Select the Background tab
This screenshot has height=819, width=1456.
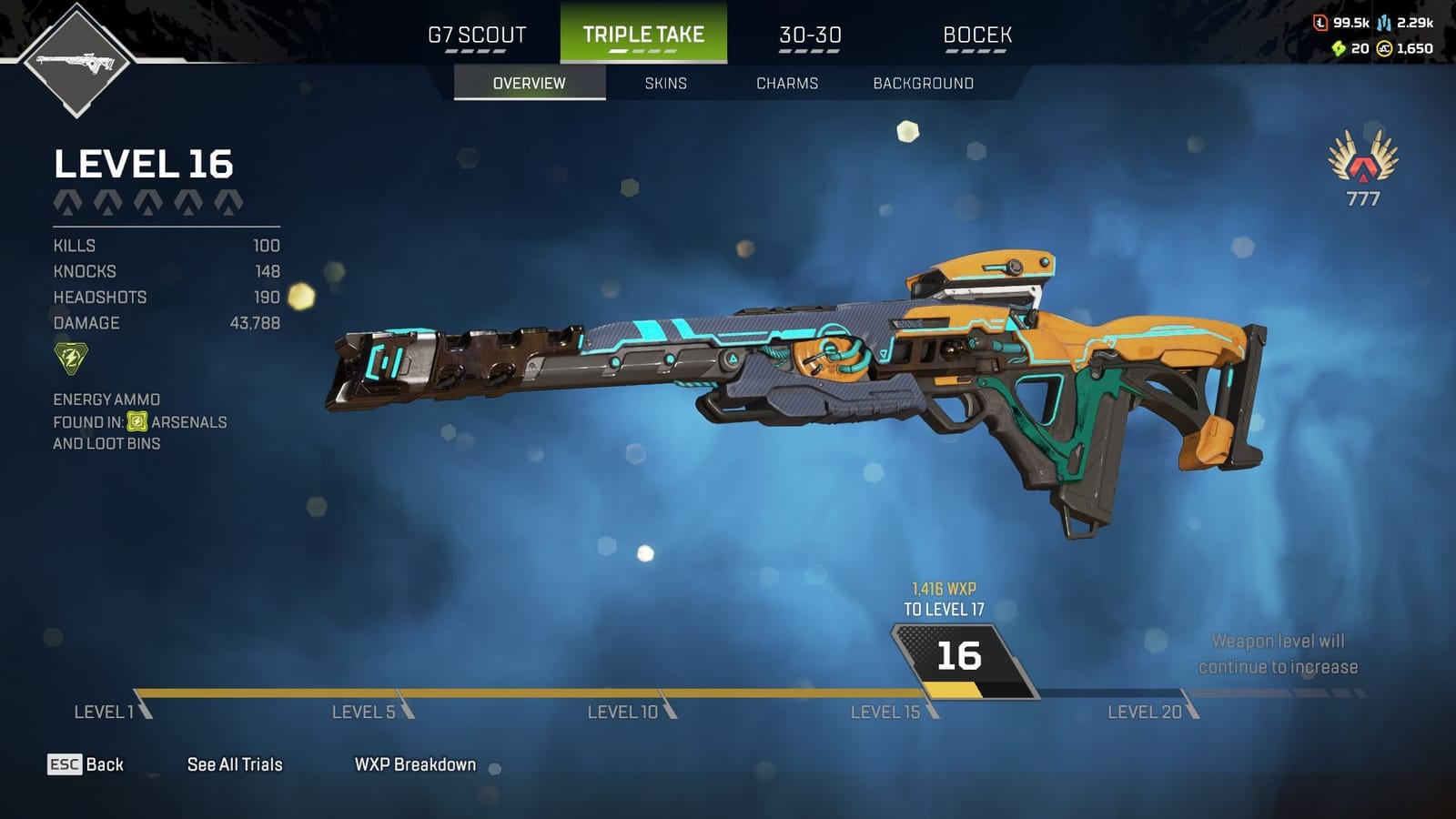click(922, 83)
